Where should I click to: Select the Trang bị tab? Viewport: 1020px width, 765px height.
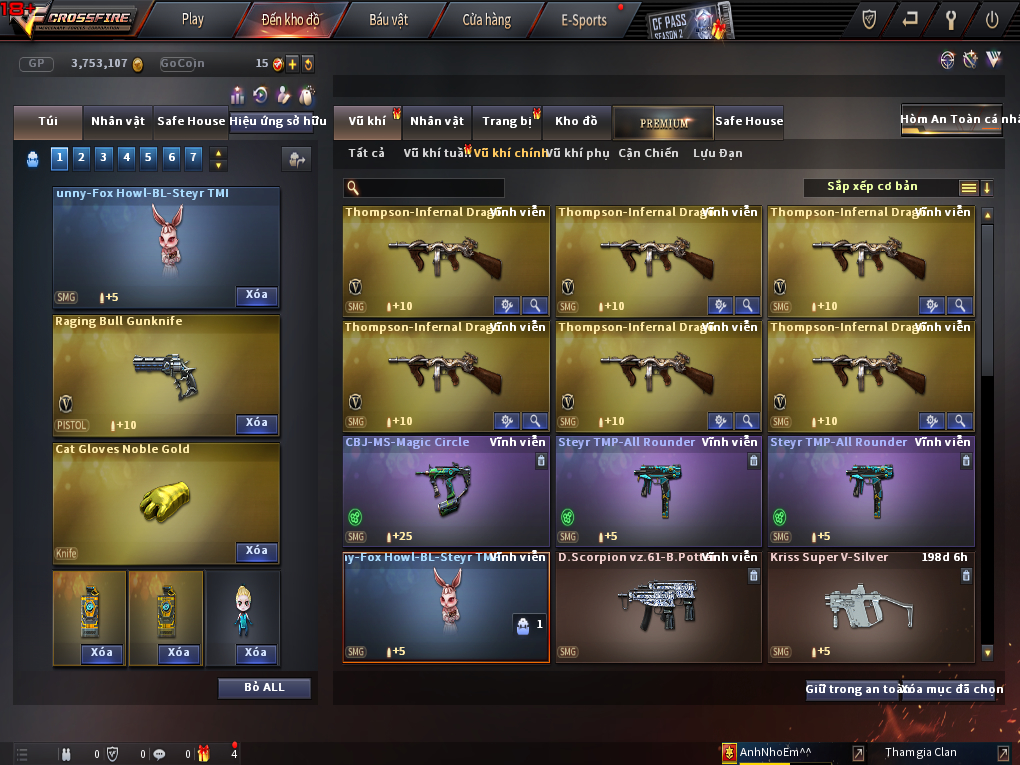click(507, 121)
